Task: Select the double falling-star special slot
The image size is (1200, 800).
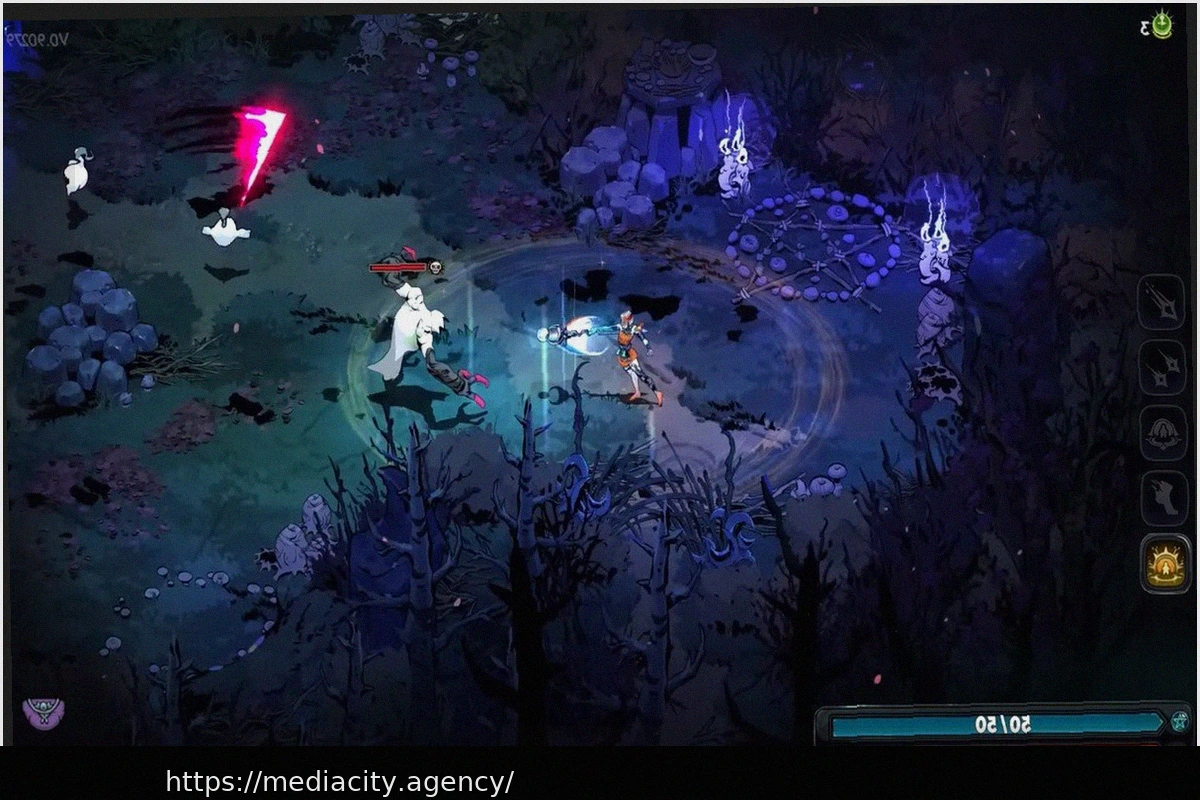Action: [1163, 367]
